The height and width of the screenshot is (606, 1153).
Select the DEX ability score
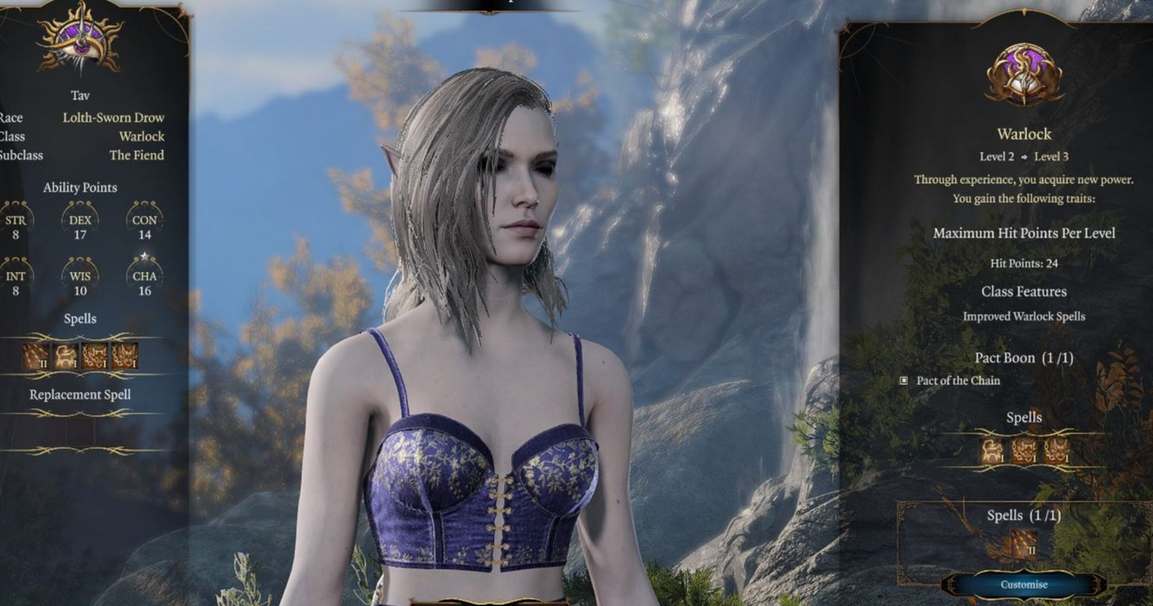coord(80,224)
